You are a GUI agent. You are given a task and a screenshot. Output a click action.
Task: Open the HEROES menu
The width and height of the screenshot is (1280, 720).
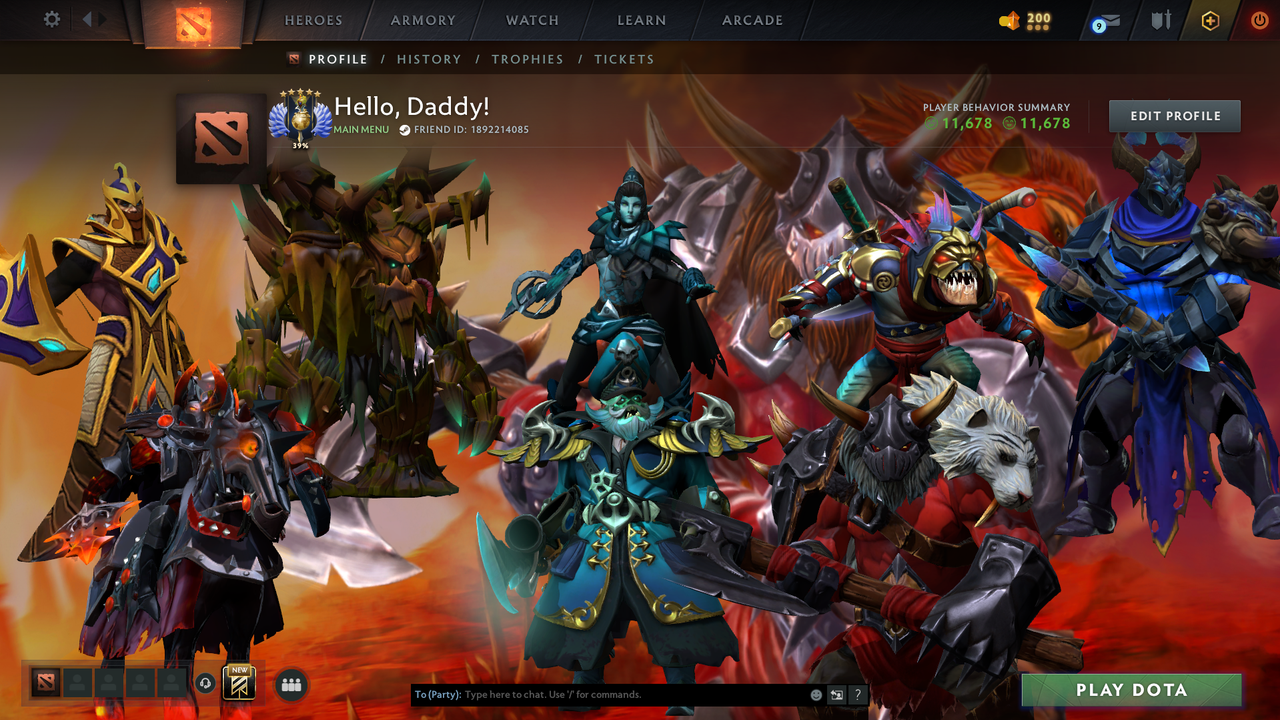(313, 19)
